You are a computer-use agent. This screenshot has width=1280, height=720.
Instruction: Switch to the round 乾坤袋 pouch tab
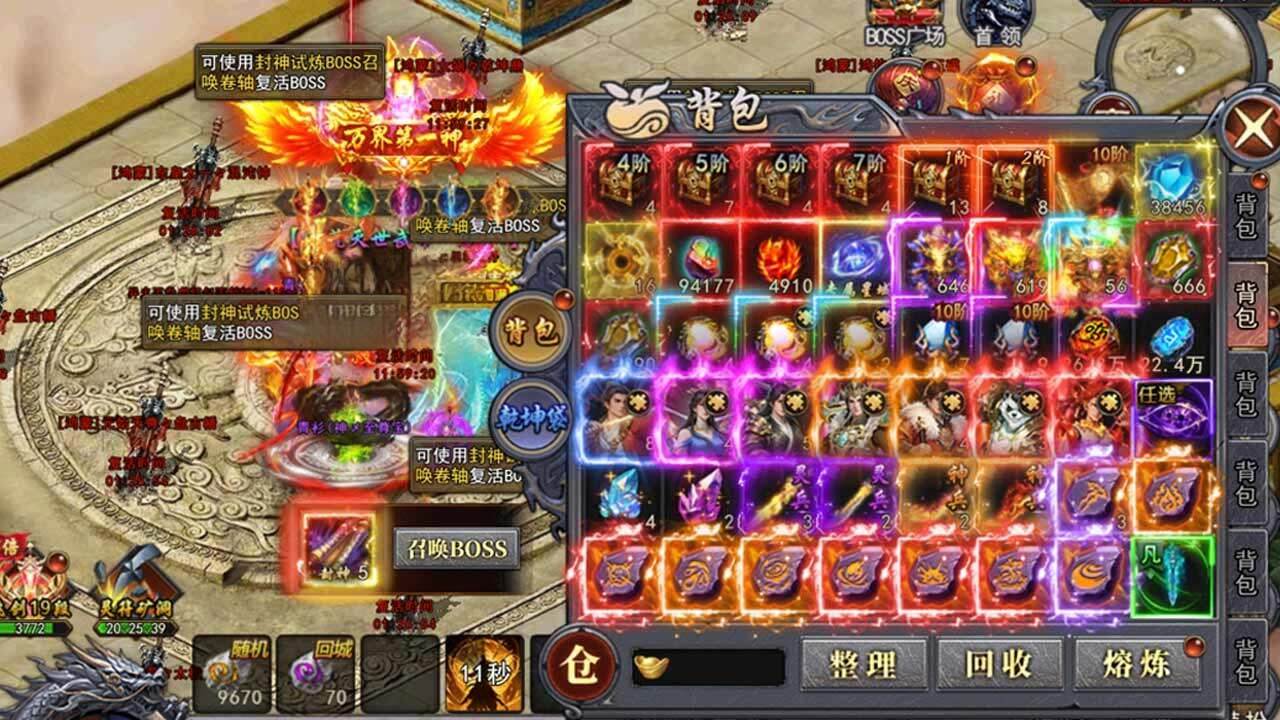(x=531, y=416)
